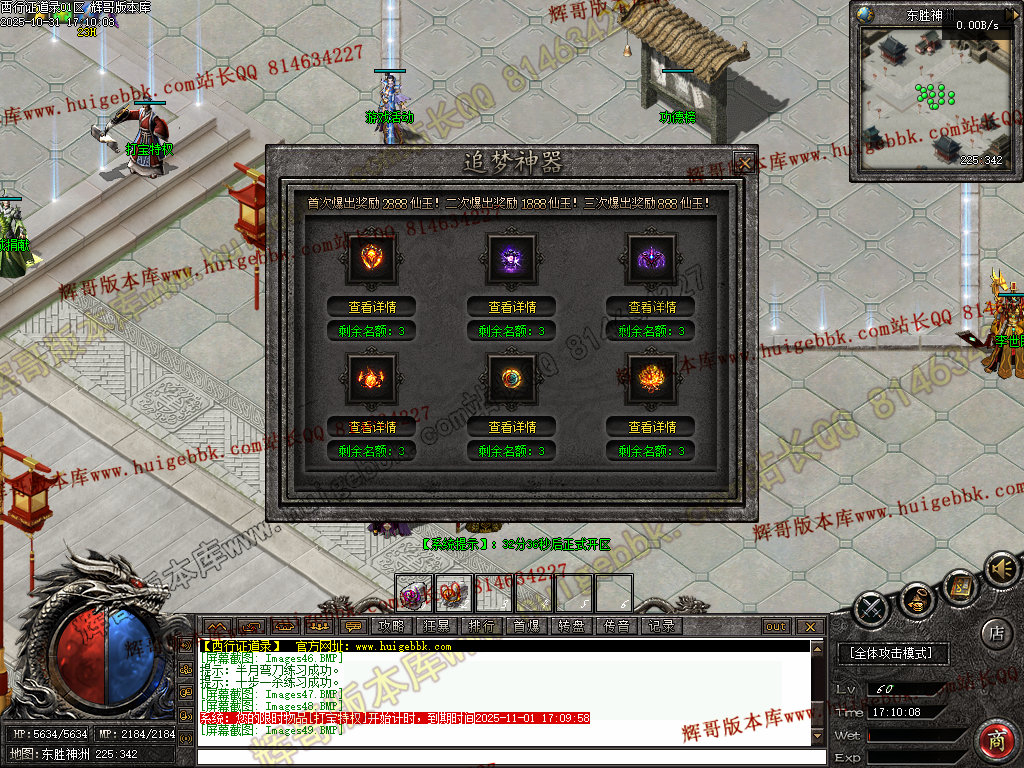
Task: Open the round 商 shop button
Action: pos(996,740)
